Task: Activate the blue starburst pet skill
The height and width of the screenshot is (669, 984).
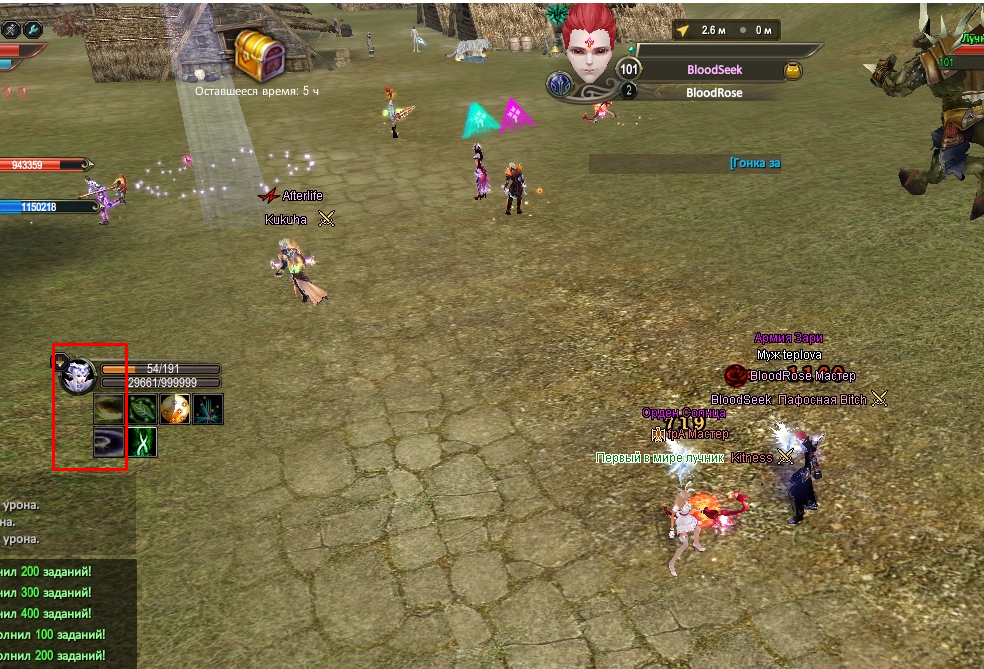Action: click(208, 408)
